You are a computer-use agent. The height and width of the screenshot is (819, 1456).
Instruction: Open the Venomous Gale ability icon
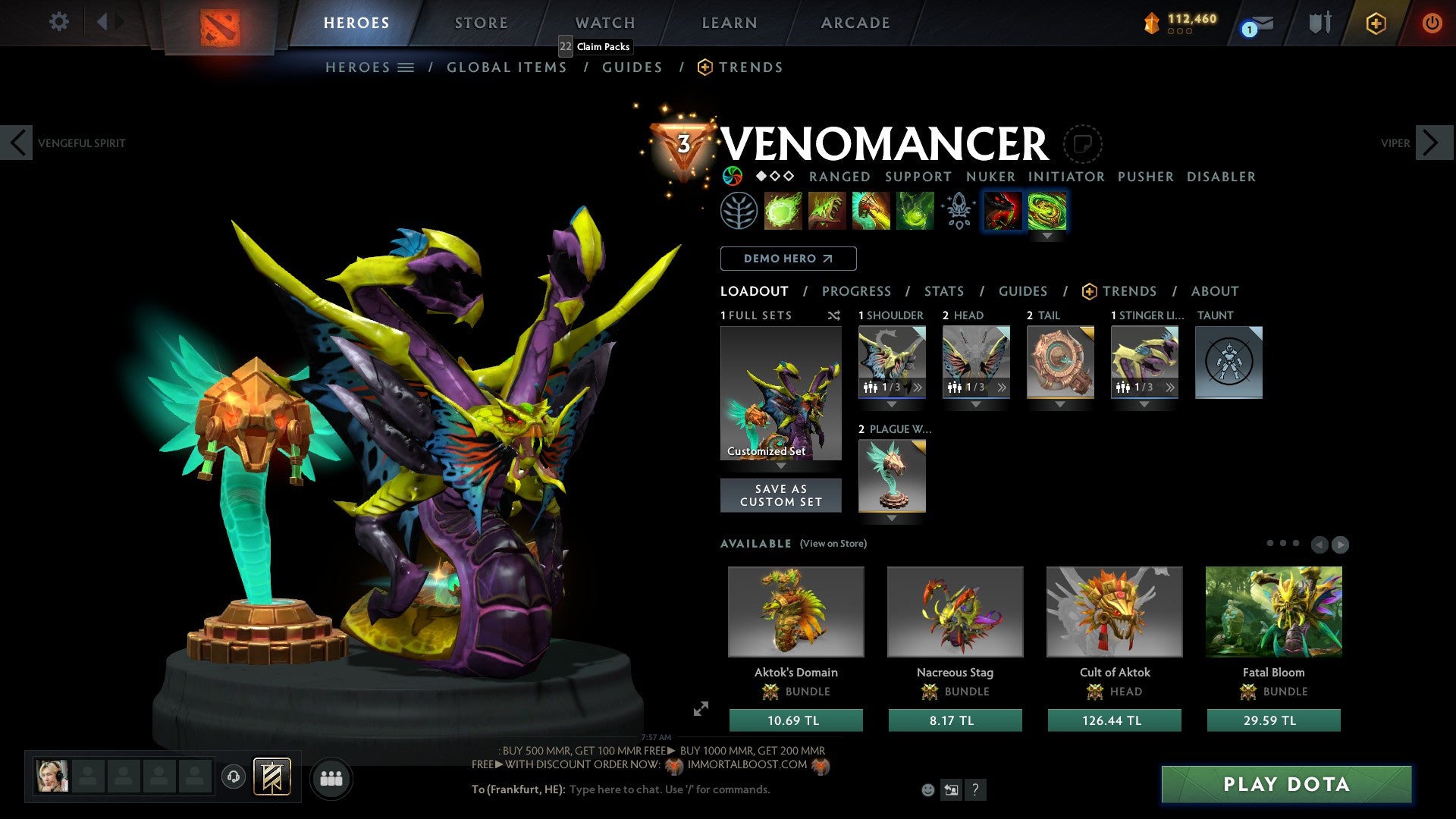783,211
